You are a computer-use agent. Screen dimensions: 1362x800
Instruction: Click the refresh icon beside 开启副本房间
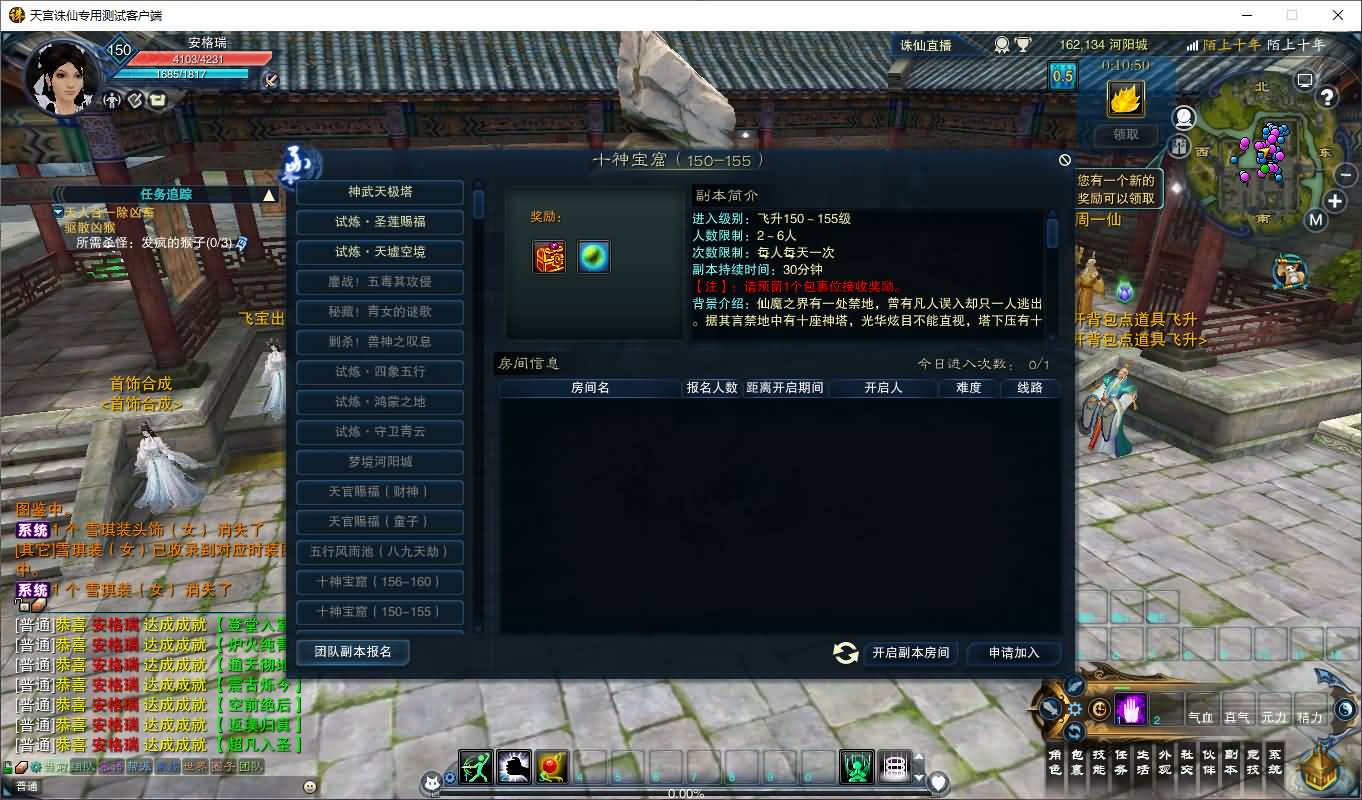point(845,652)
